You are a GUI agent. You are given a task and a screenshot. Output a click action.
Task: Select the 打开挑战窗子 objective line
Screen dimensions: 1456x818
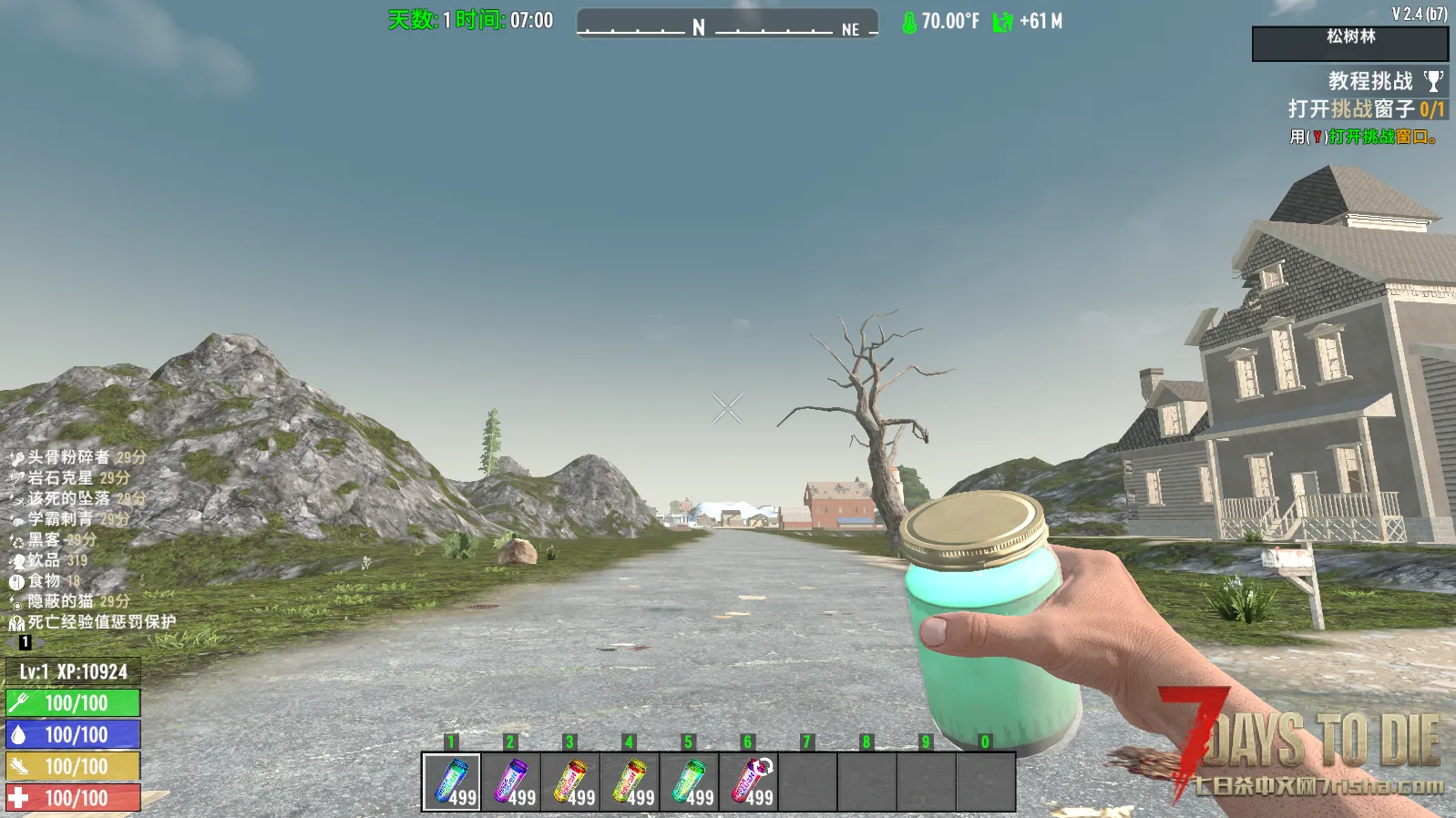point(1365,109)
